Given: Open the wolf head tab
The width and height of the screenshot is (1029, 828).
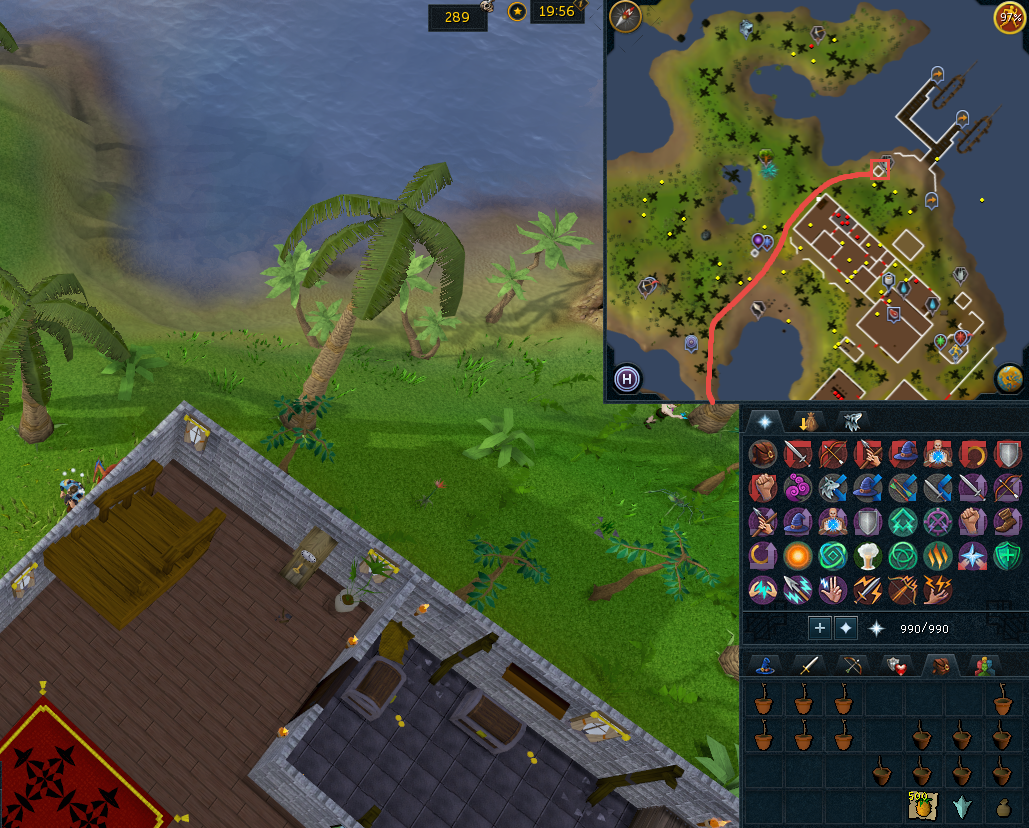Looking at the screenshot, I should coord(852,422).
